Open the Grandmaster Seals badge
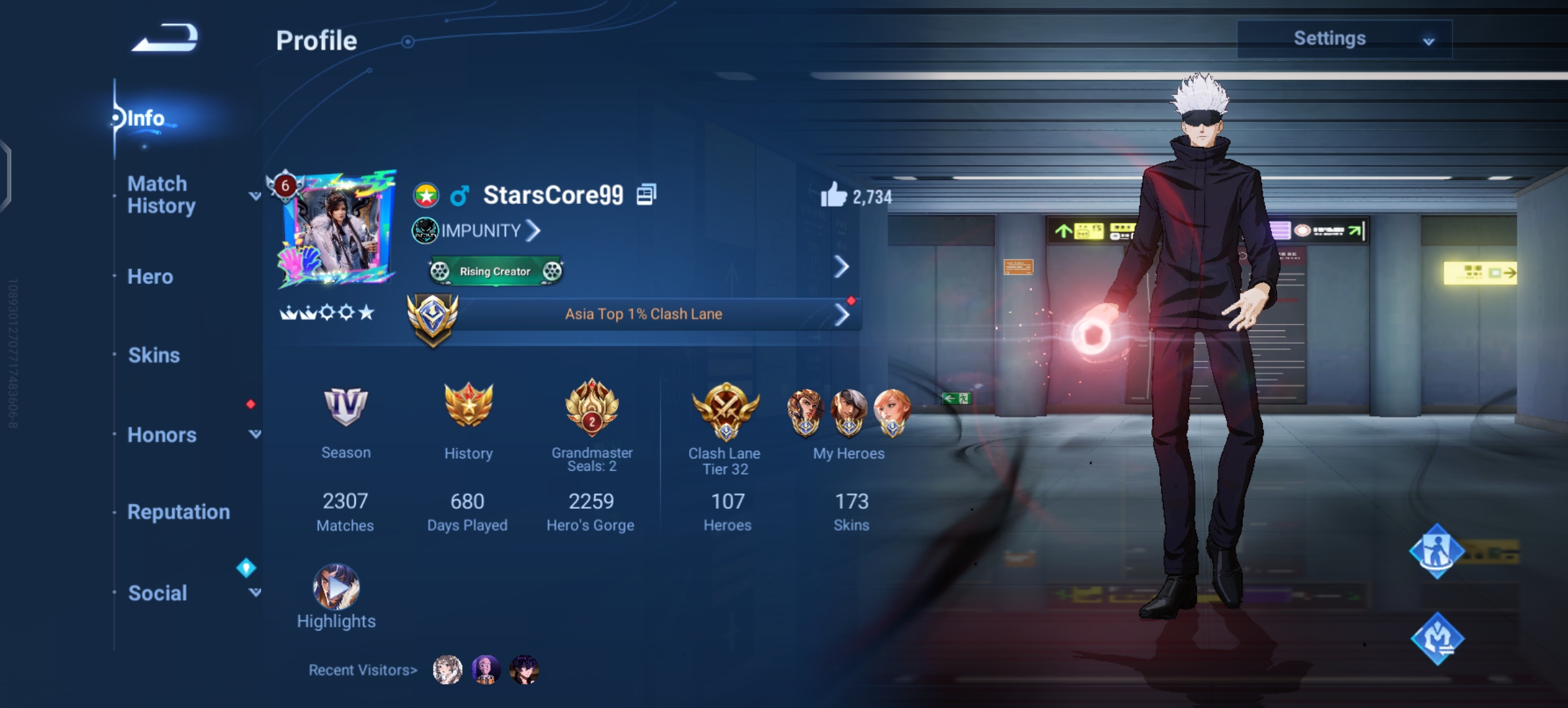This screenshot has height=708, width=1568. 591,408
